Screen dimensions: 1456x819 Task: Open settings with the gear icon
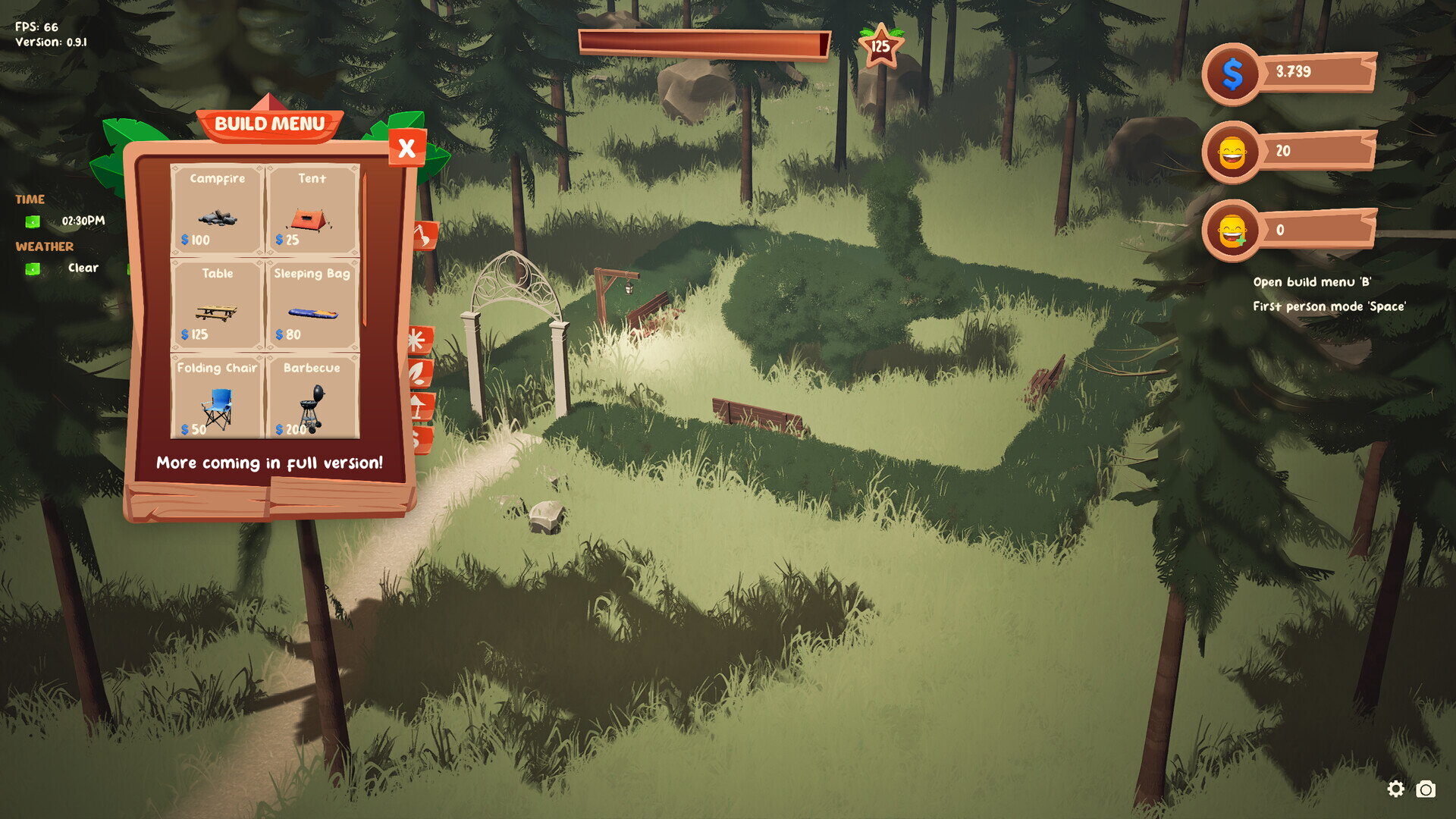tap(1395, 789)
